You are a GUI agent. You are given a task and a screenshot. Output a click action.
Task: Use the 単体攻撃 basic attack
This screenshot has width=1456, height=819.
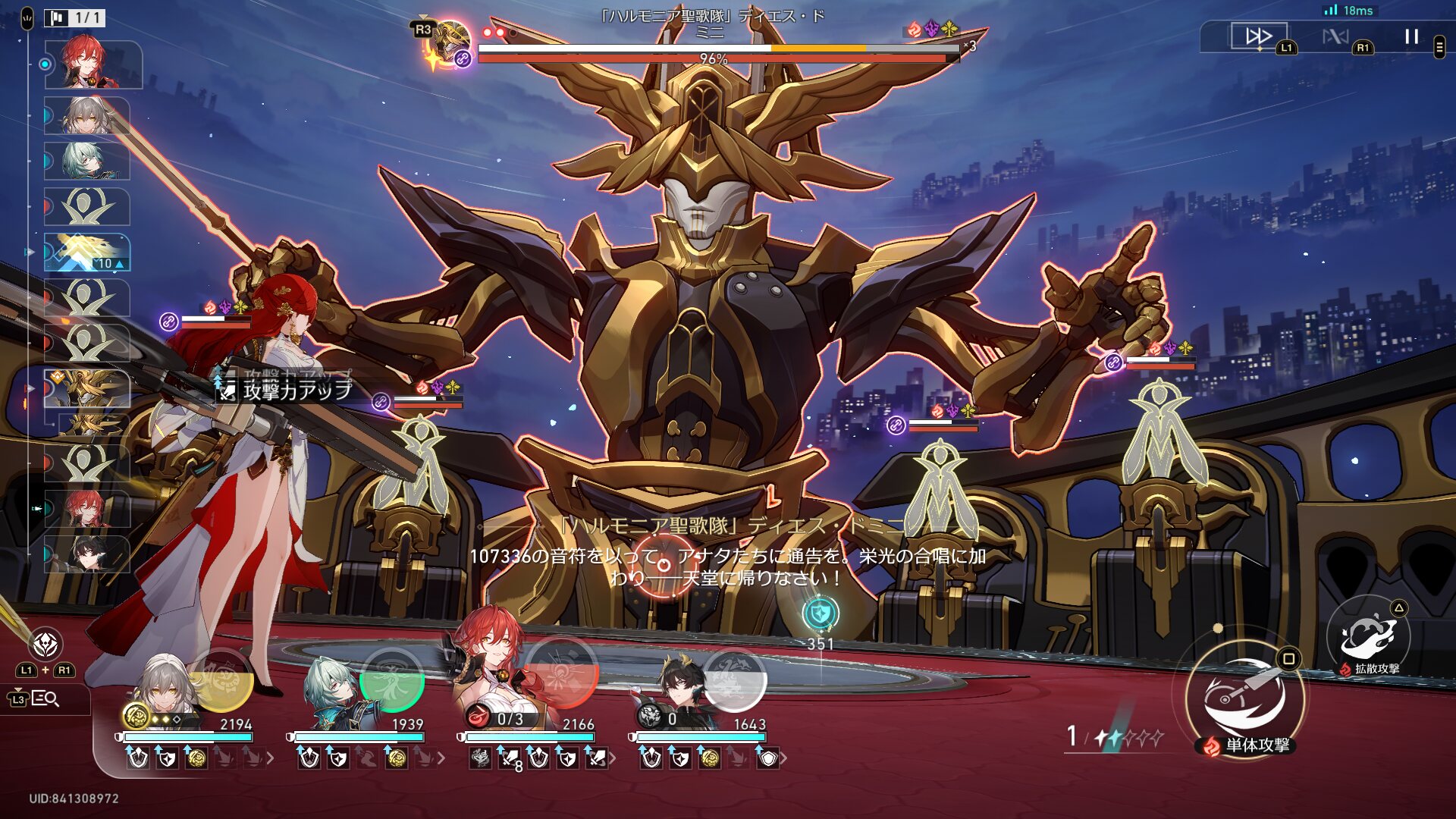1244,698
